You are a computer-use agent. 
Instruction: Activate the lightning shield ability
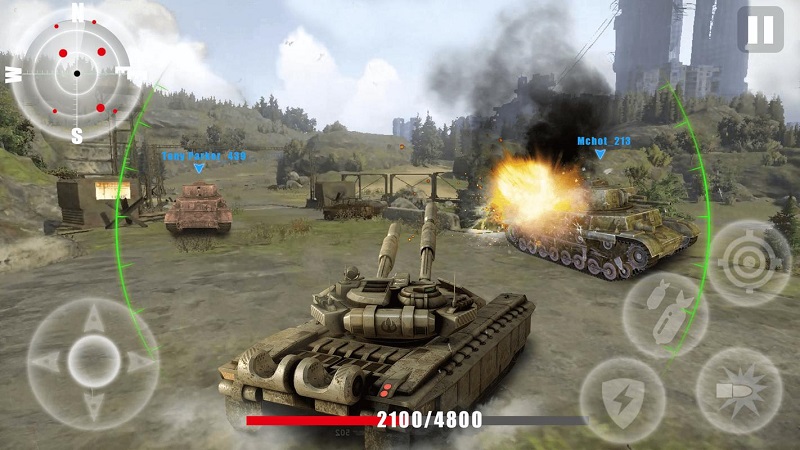622,400
